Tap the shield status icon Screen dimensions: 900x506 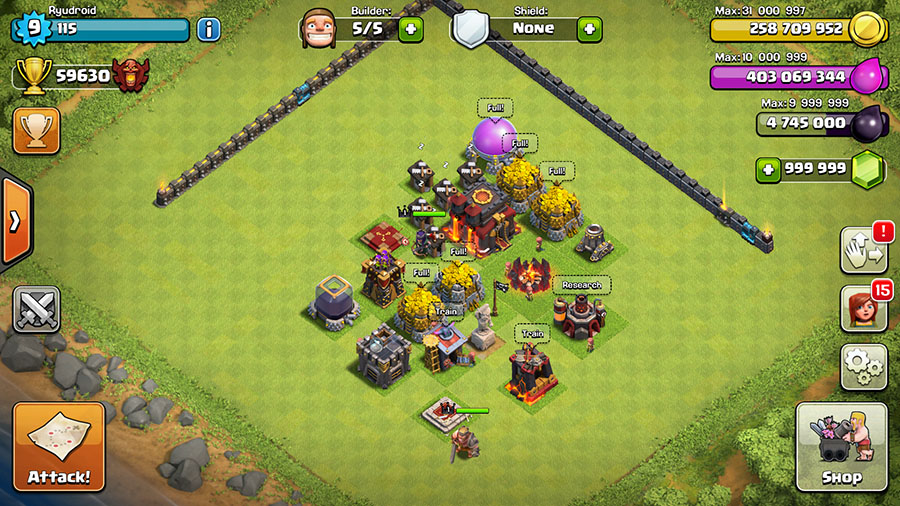pyautogui.click(x=469, y=28)
